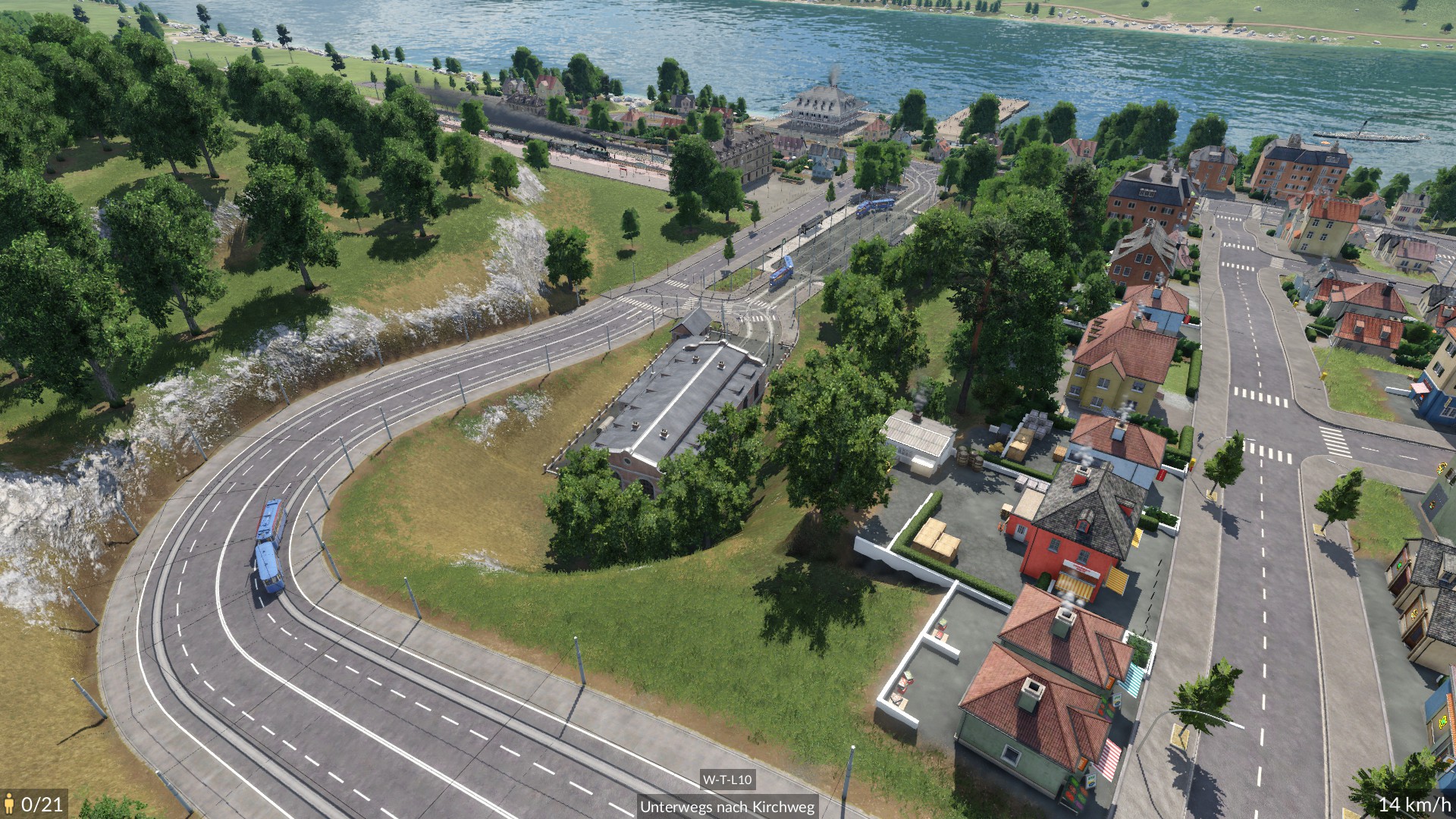The image size is (1456, 819).
Task: Select the W-T-L10 vehicle name label
Action: pos(726,780)
